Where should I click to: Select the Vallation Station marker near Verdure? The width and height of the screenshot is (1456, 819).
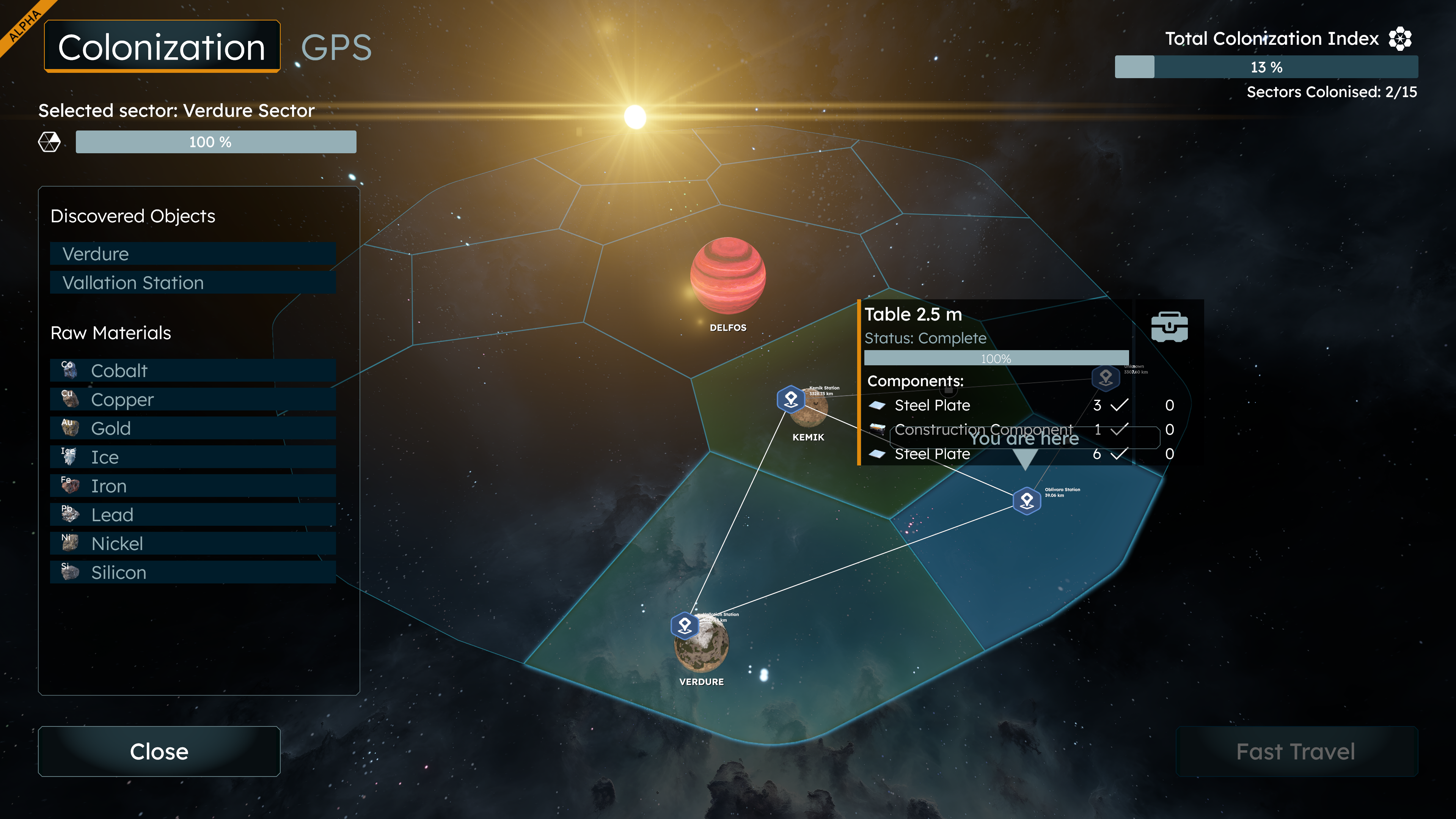tap(685, 626)
